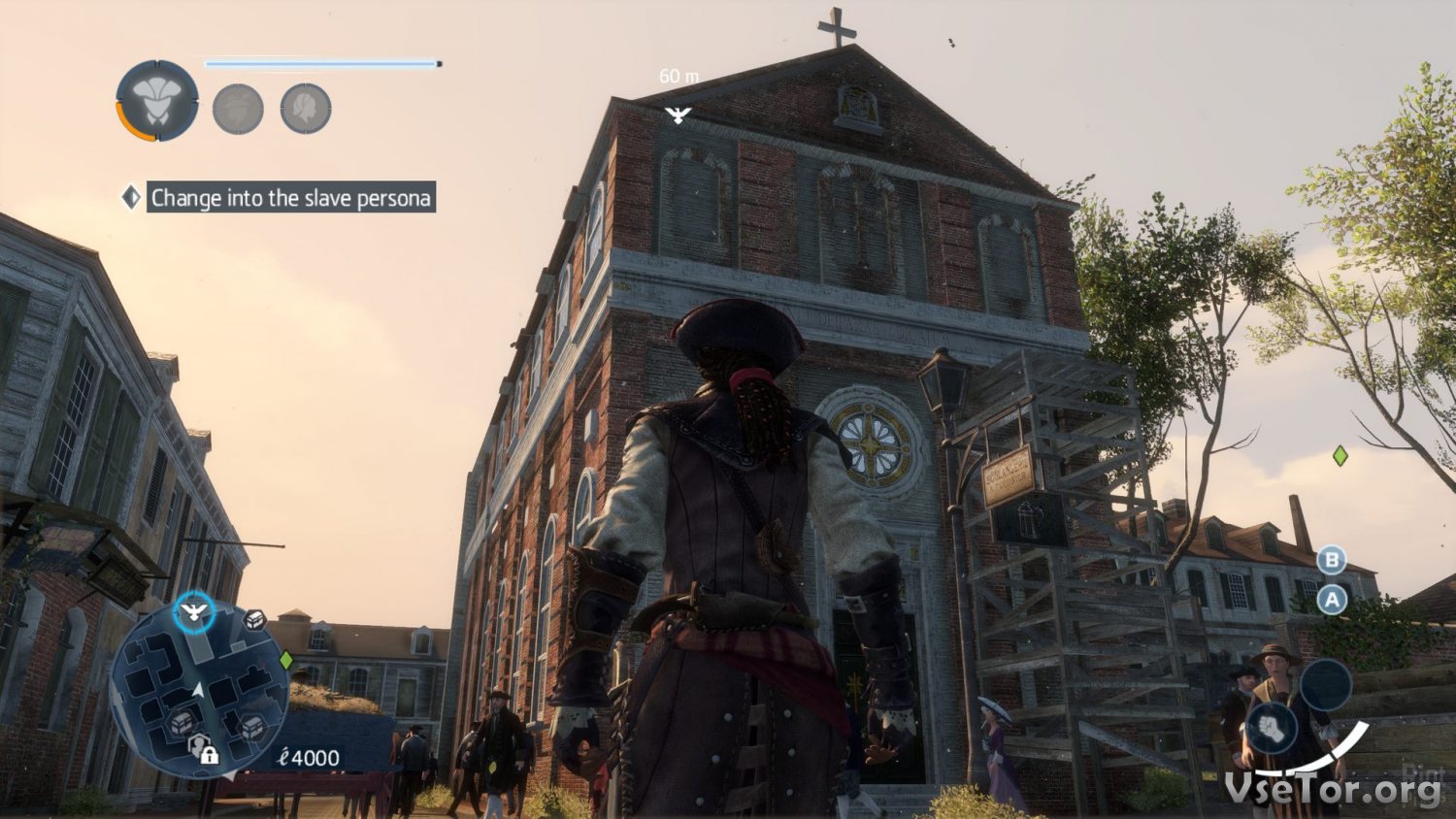Click the eagle objective marker showing 60 m
Image resolution: width=1456 pixels, height=819 pixels.
(x=678, y=115)
